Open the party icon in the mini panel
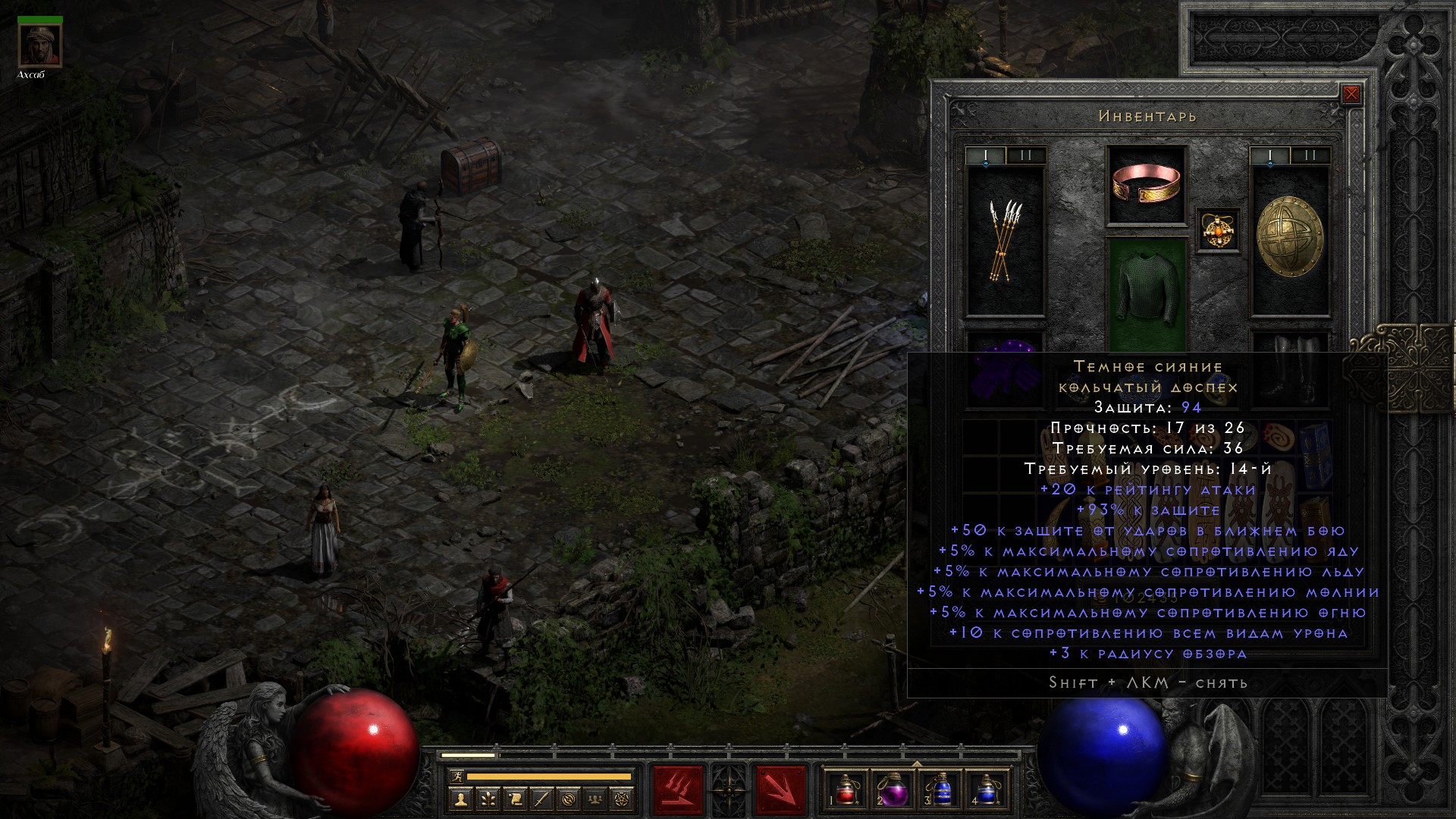 click(x=596, y=799)
